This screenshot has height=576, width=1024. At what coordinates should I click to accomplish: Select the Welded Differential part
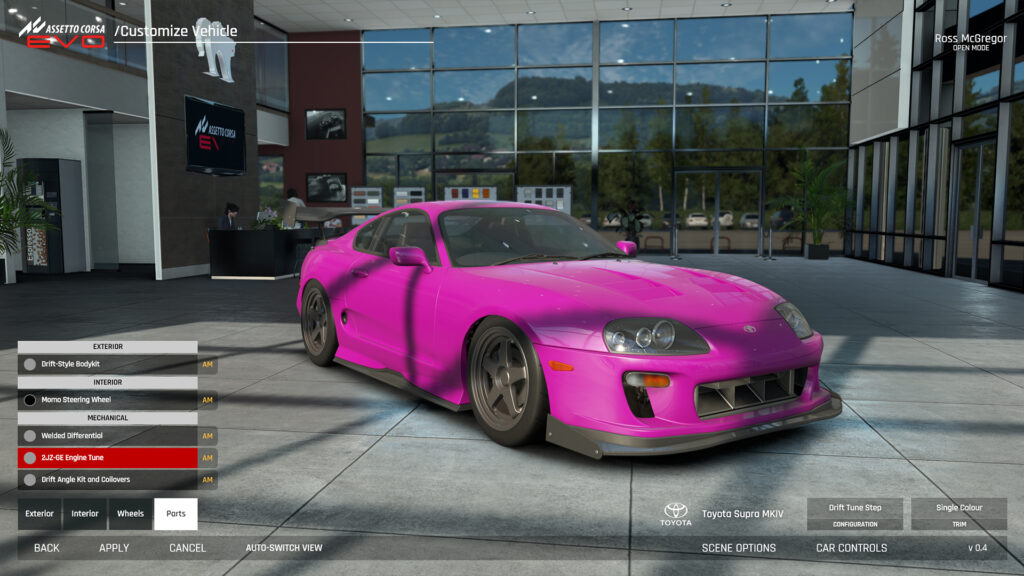click(x=108, y=436)
